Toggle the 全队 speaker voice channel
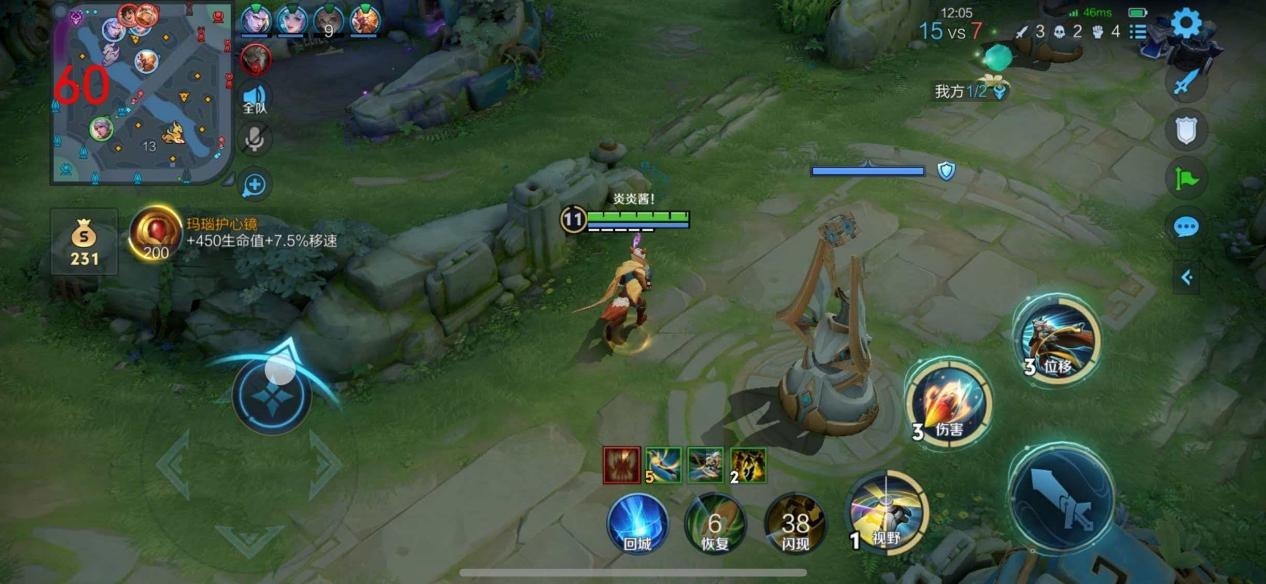The image size is (1266, 584). point(255,97)
